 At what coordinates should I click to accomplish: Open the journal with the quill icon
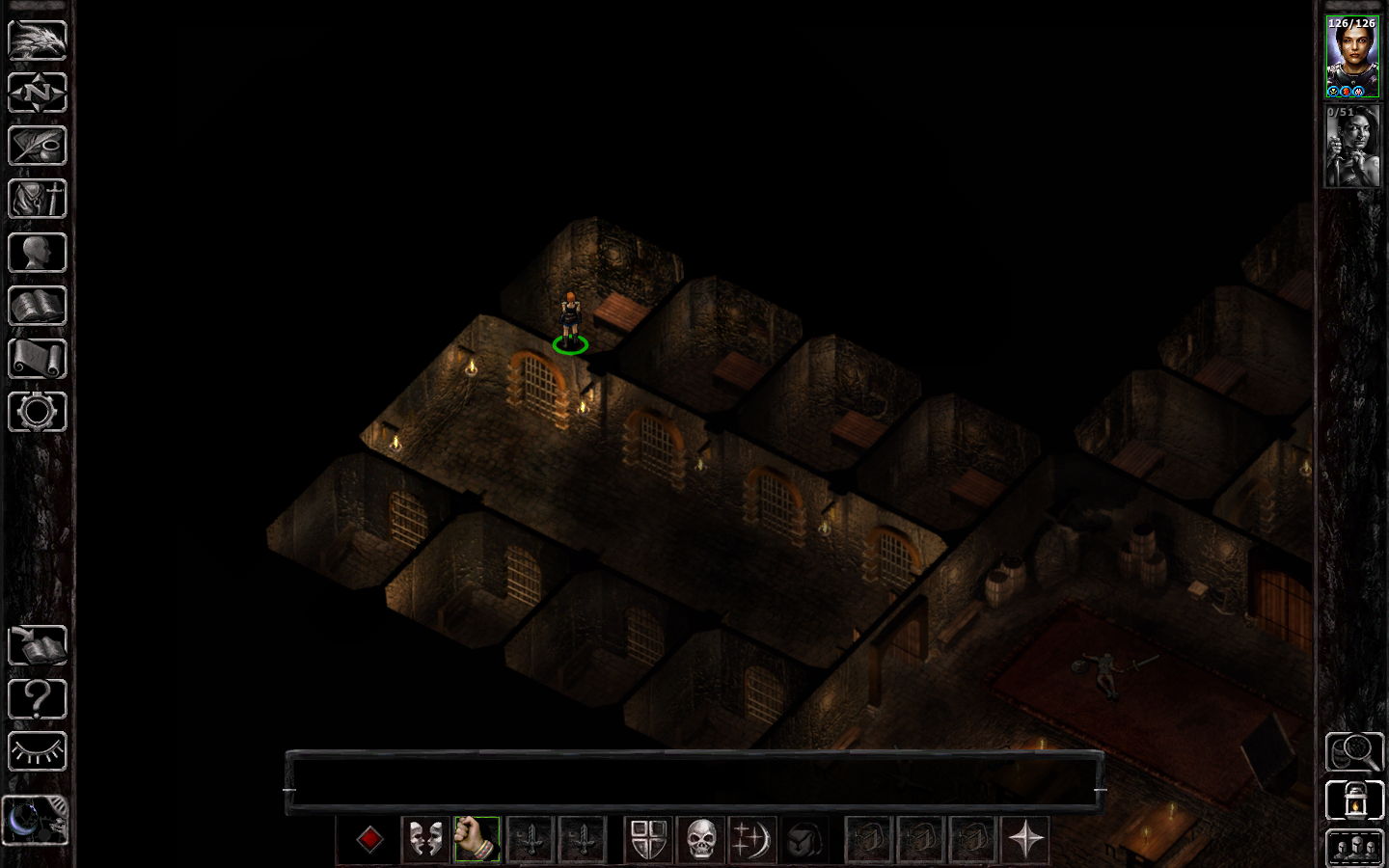point(37,147)
